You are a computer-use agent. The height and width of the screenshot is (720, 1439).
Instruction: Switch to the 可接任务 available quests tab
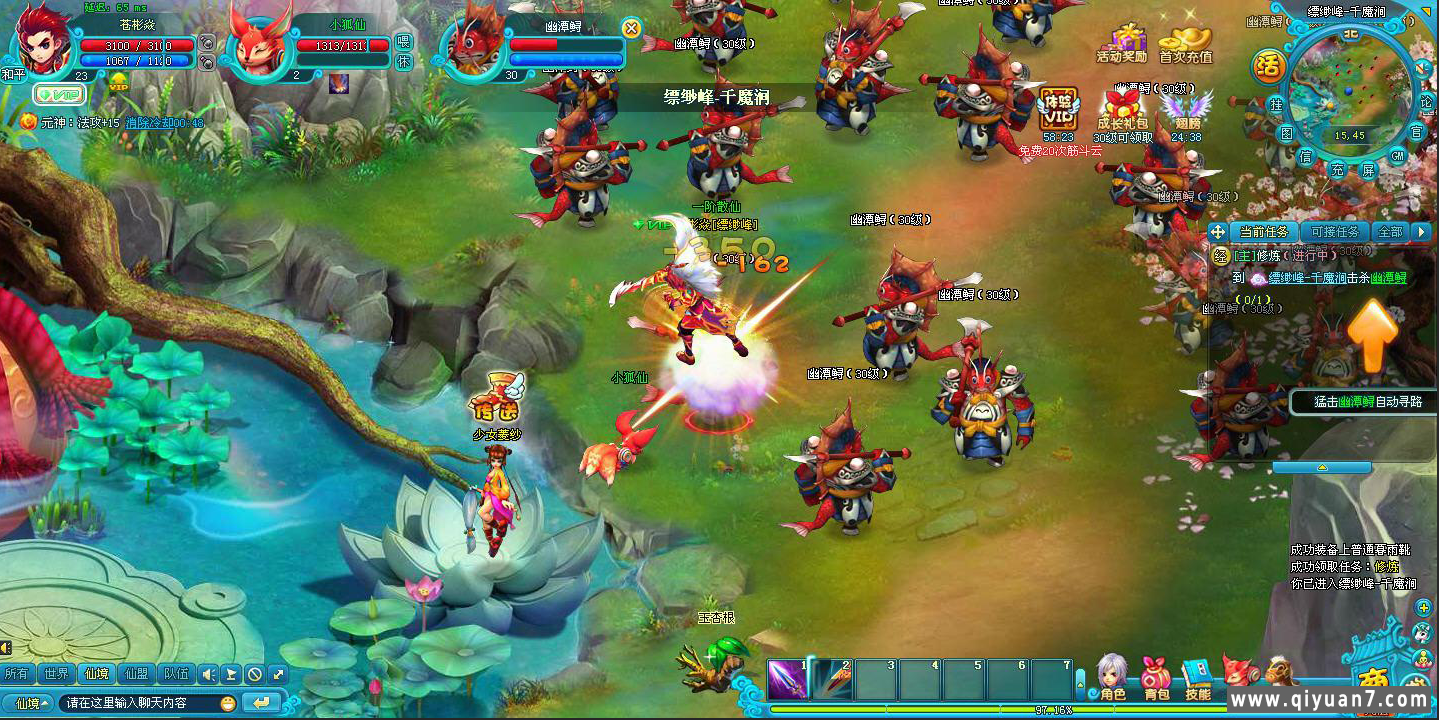pyautogui.click(x=1334, y=232)
